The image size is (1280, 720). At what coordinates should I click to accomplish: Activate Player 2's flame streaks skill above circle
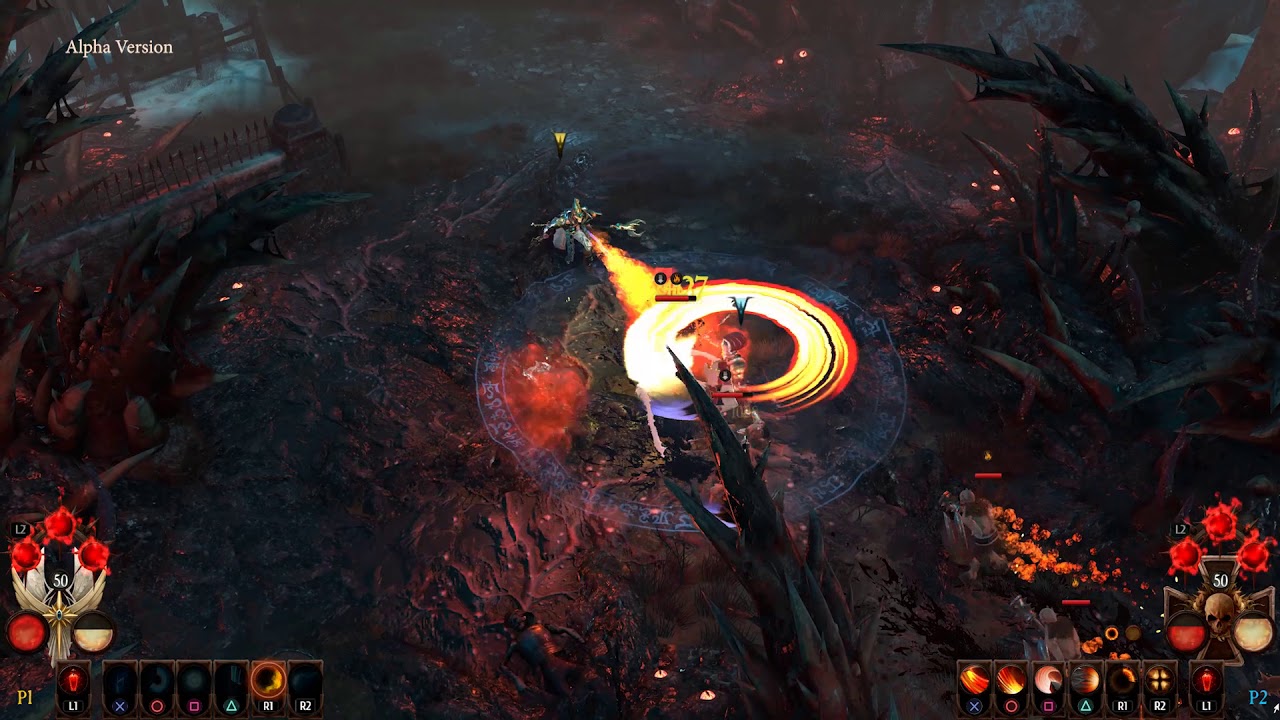point(1011,681)
